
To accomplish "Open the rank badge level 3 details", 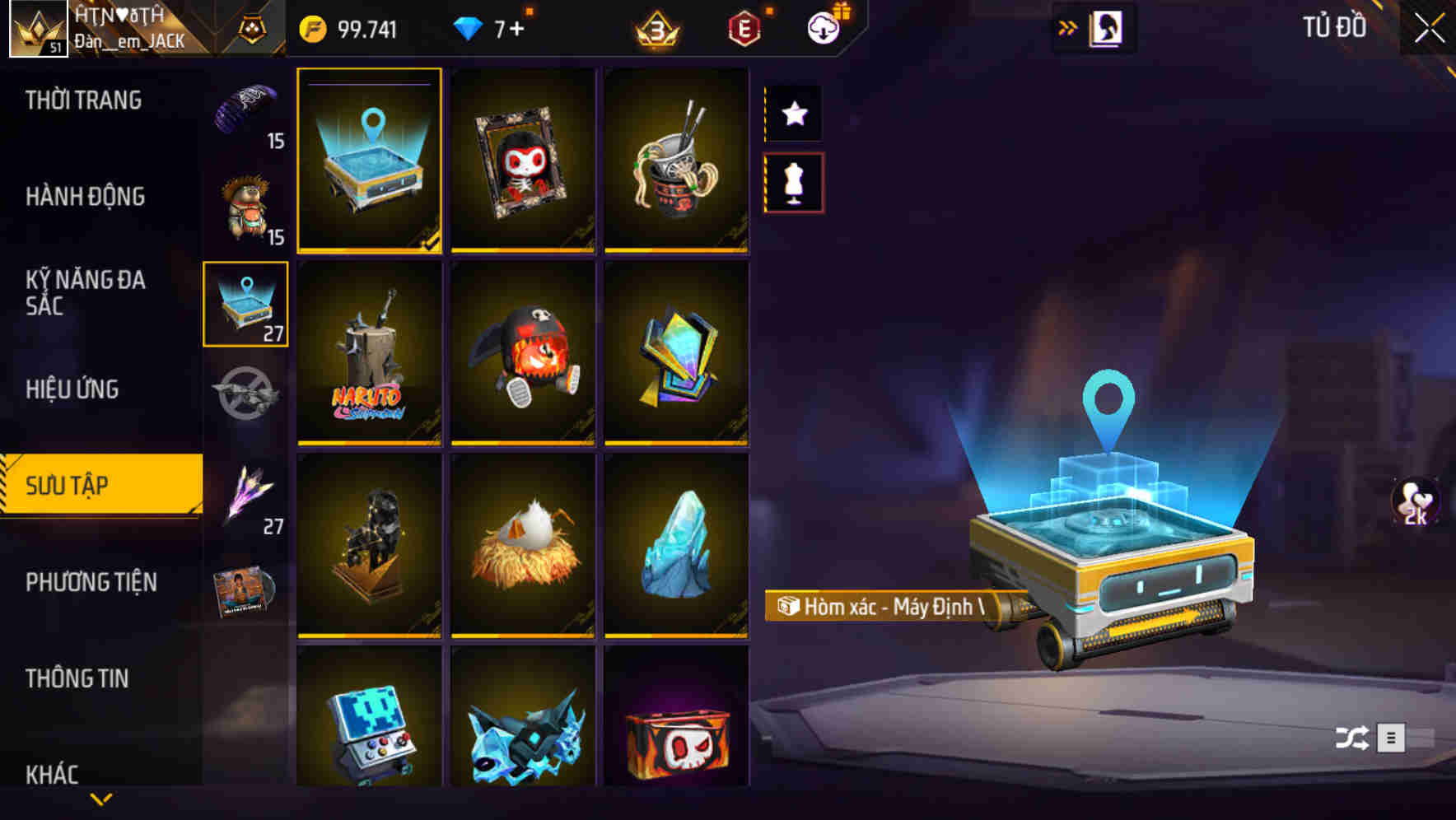I will [x=655, y=27].
